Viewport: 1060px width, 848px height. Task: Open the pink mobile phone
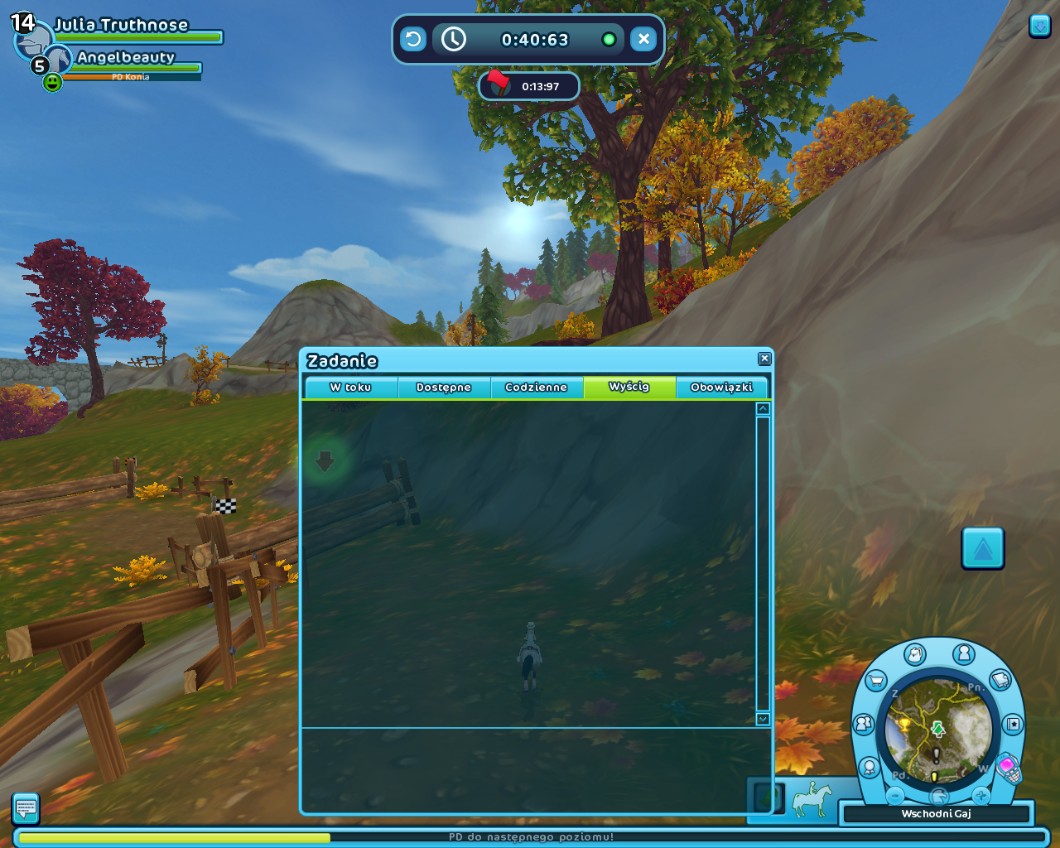[1009, 770]
